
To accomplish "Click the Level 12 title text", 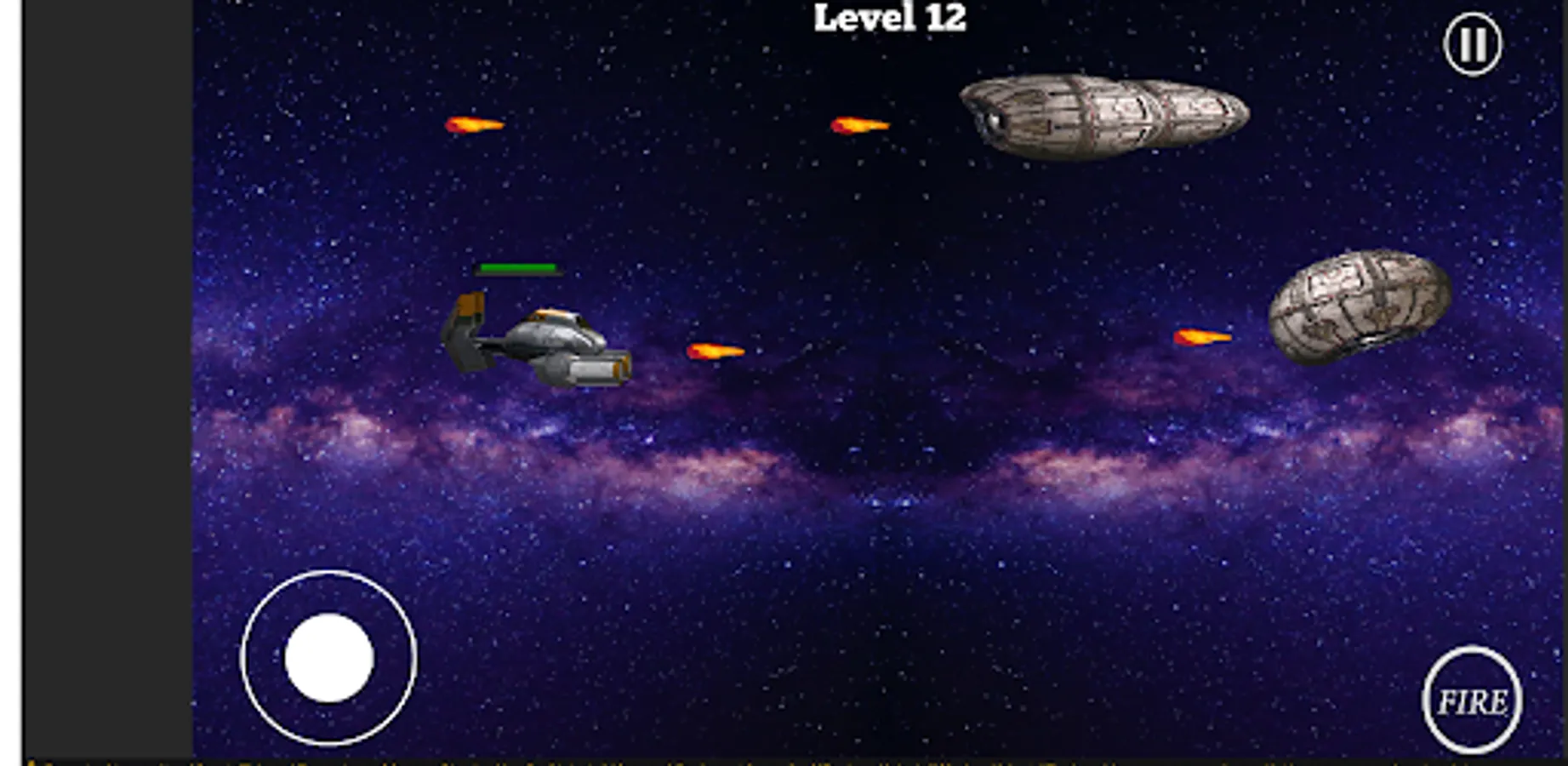I will [x=890, y=15].
